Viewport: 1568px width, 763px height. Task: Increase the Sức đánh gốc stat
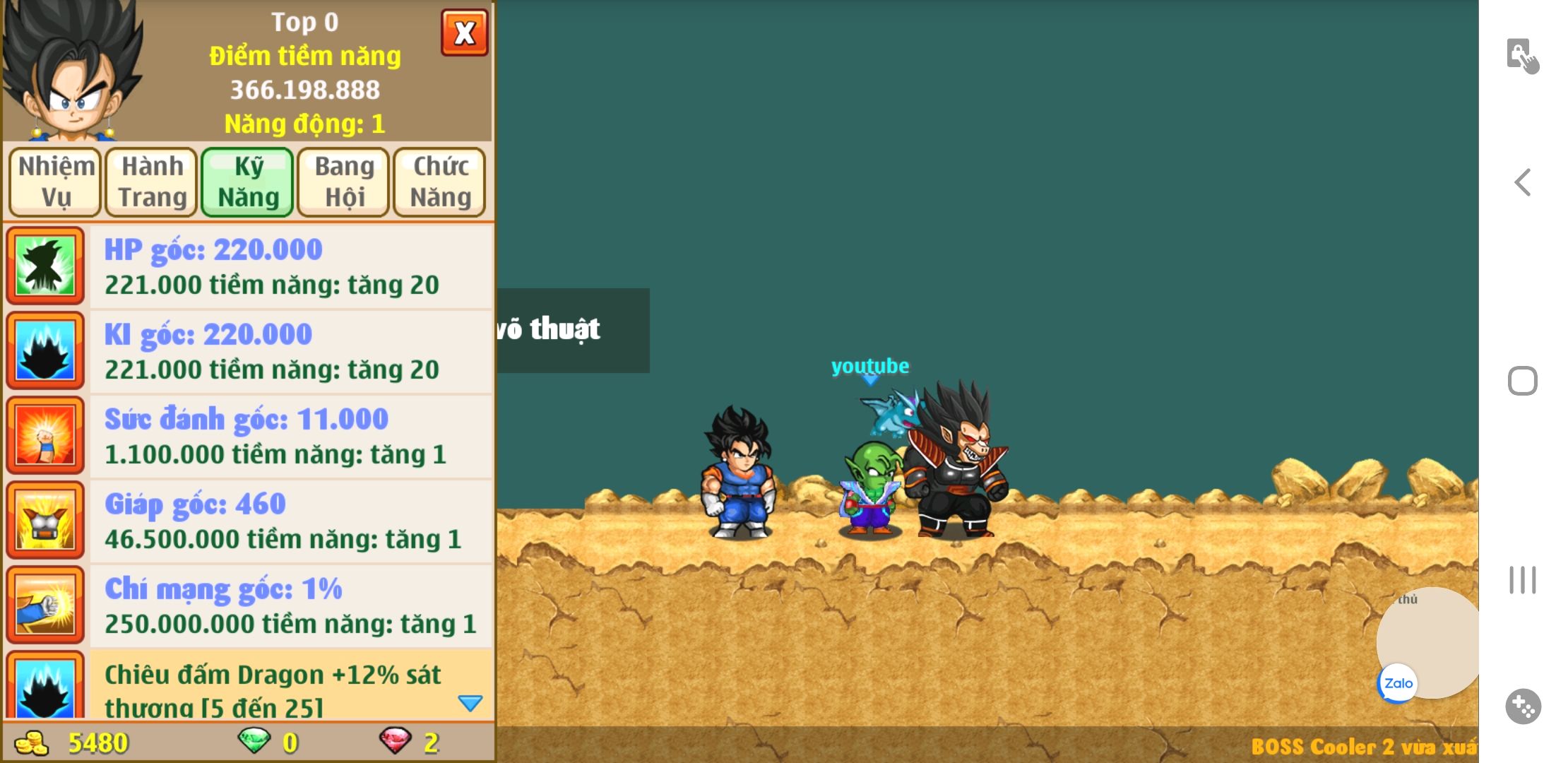click(x=290, y=436)
